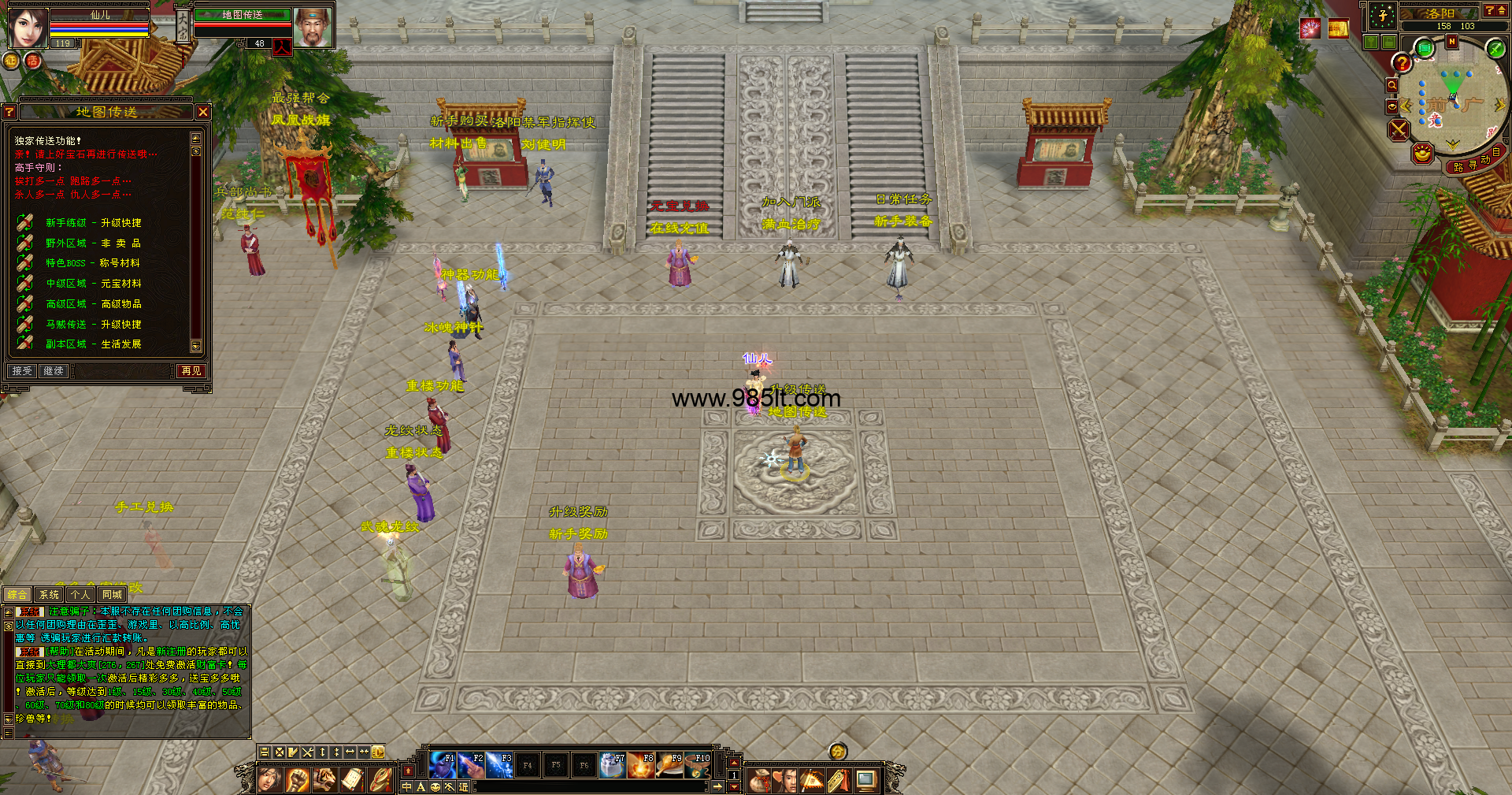Open the 同城 chat tab

pos(112,595)
